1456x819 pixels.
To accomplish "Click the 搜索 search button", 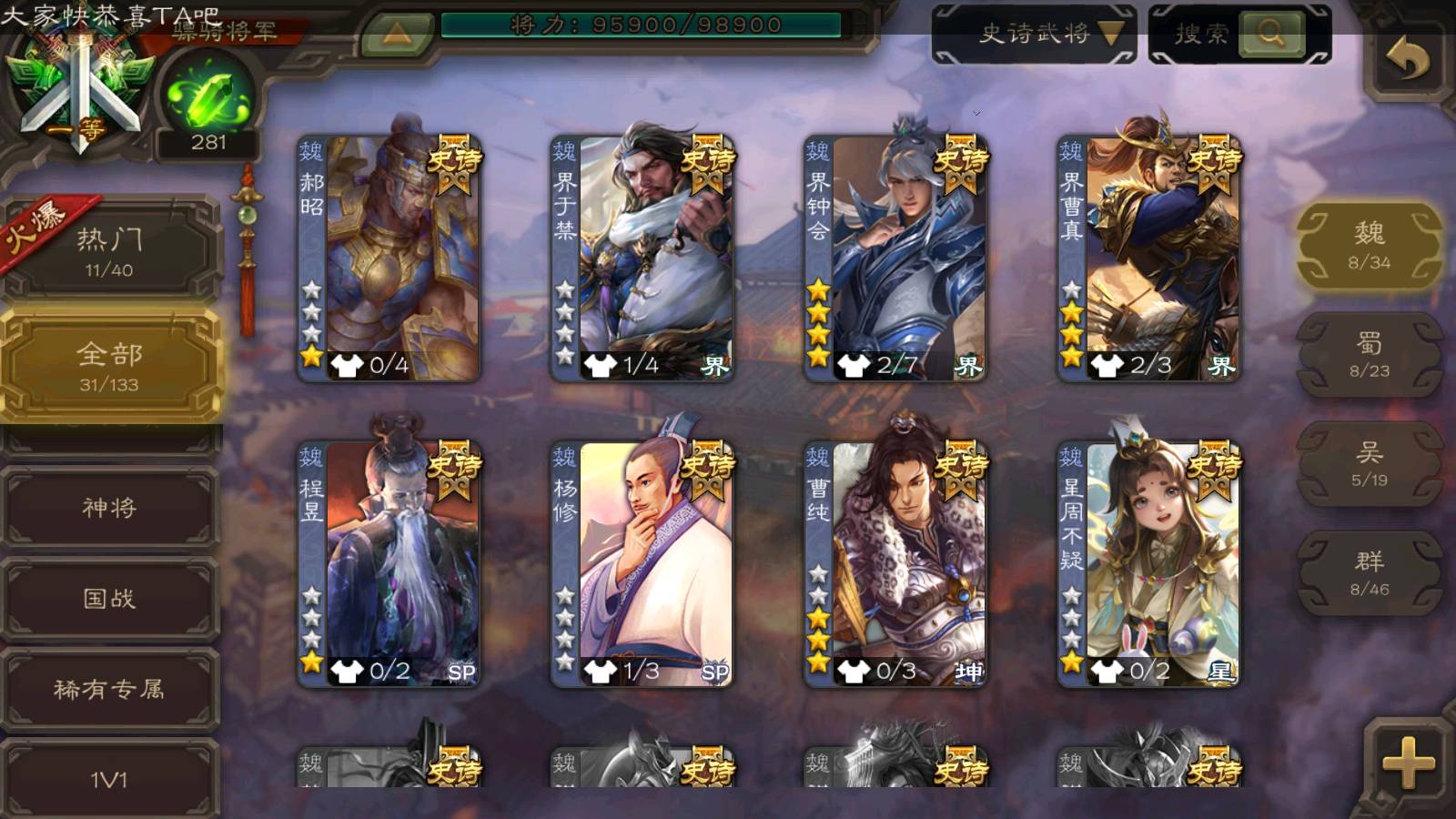I will [x=1239, y=35].
